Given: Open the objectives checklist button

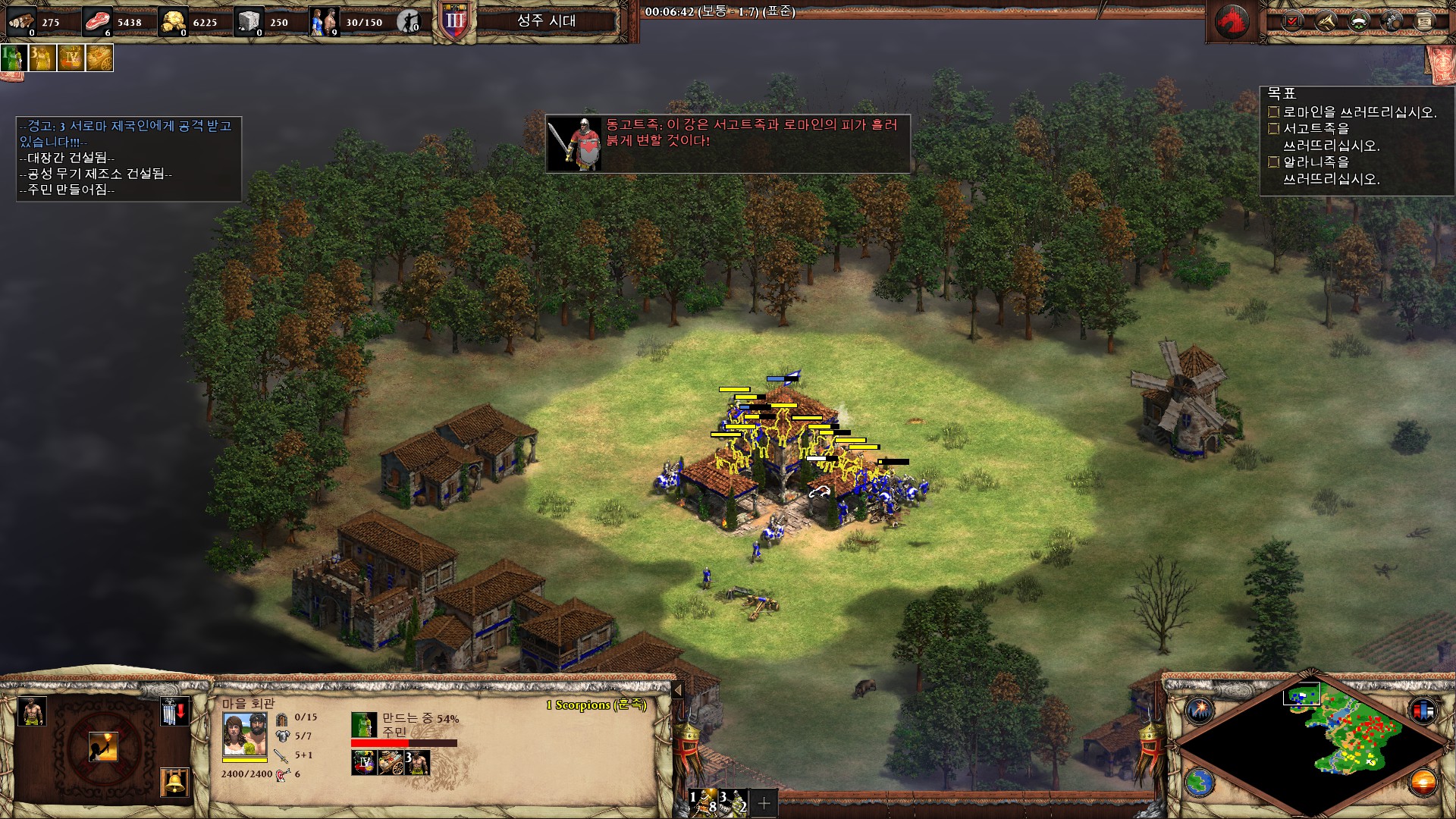Looking at the screenshot, I should (x=1292, y=21).
